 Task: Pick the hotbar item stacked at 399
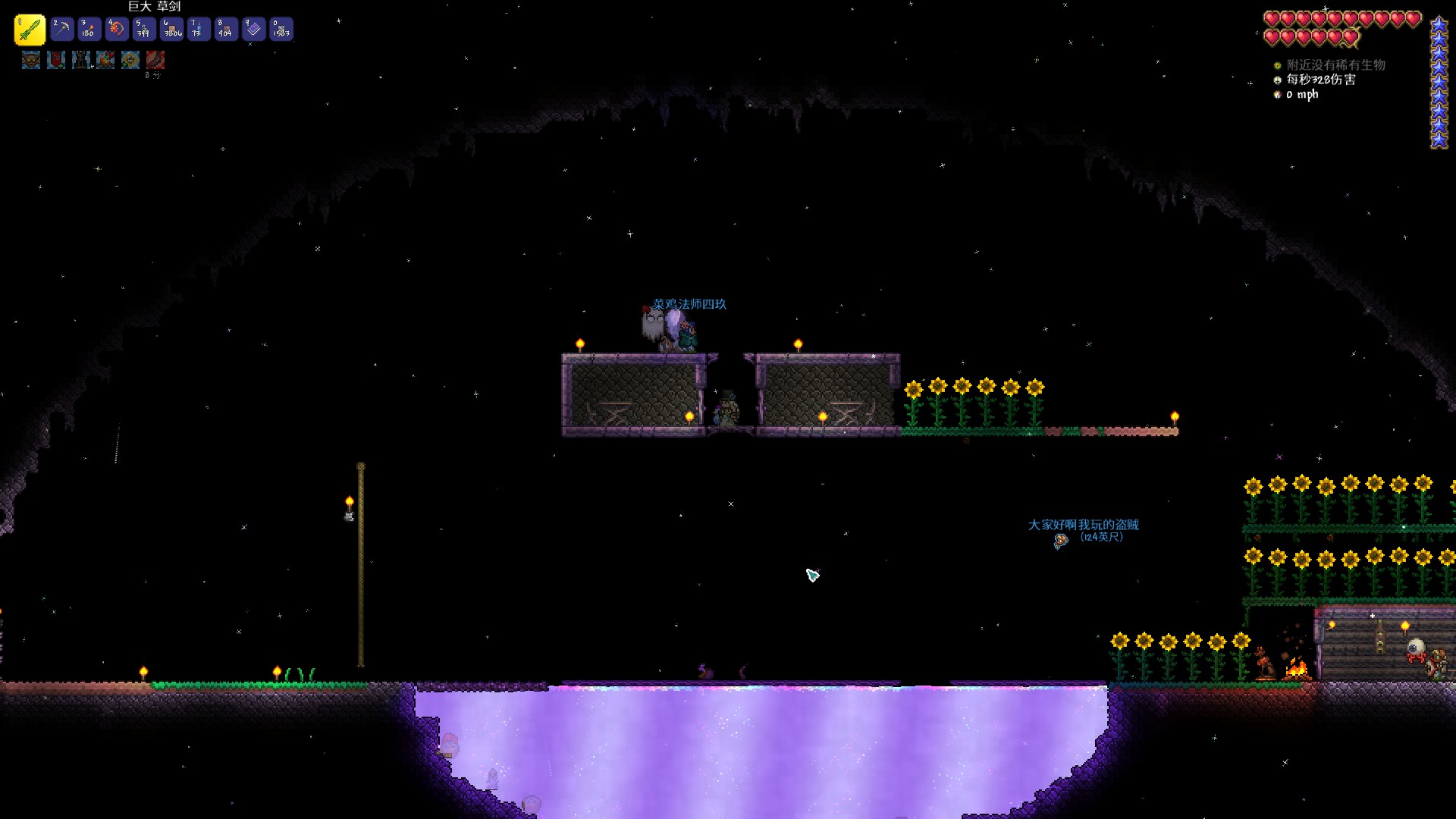click(x=144, y=30)
